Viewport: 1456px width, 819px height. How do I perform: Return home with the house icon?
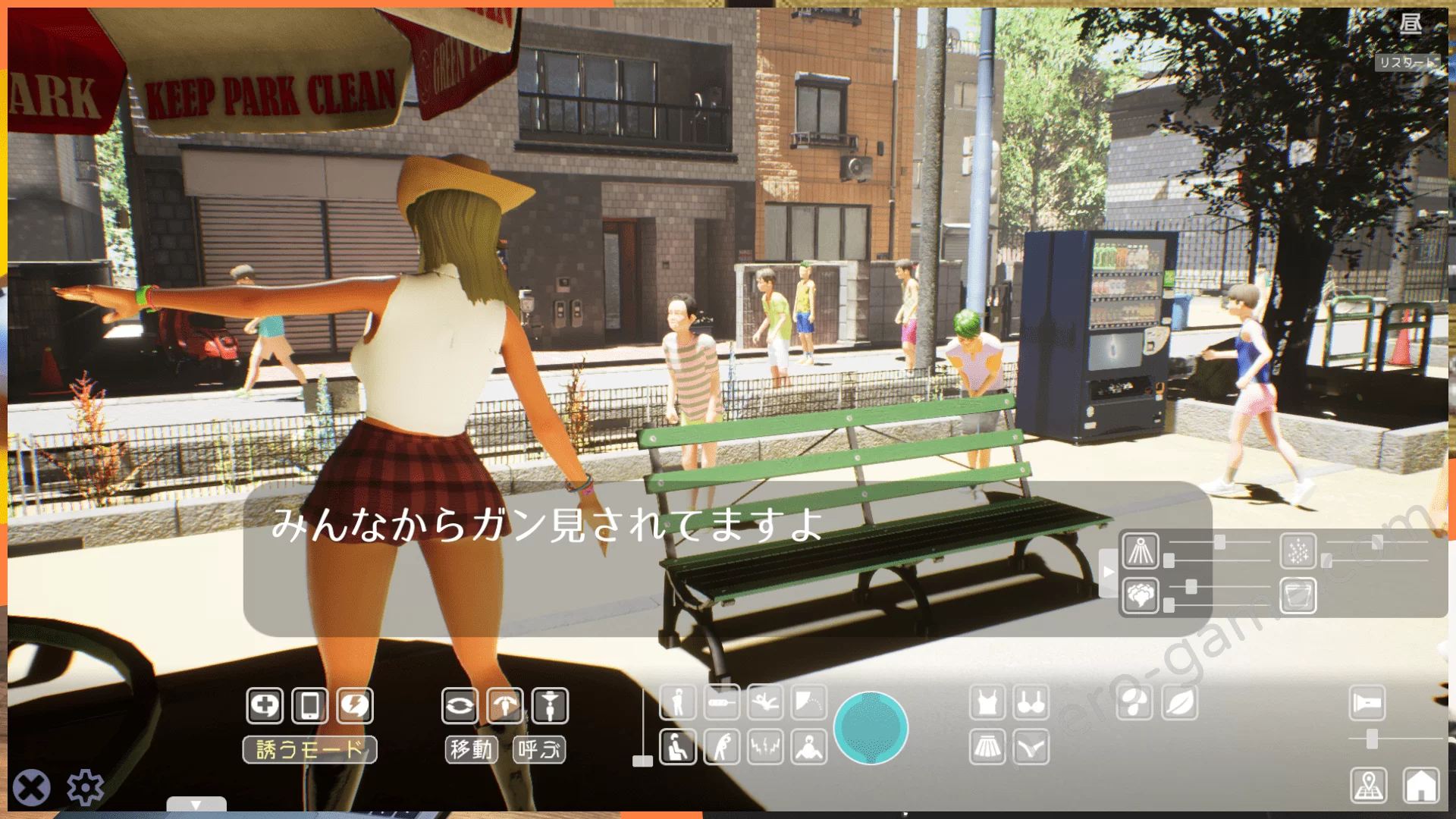1420,785
